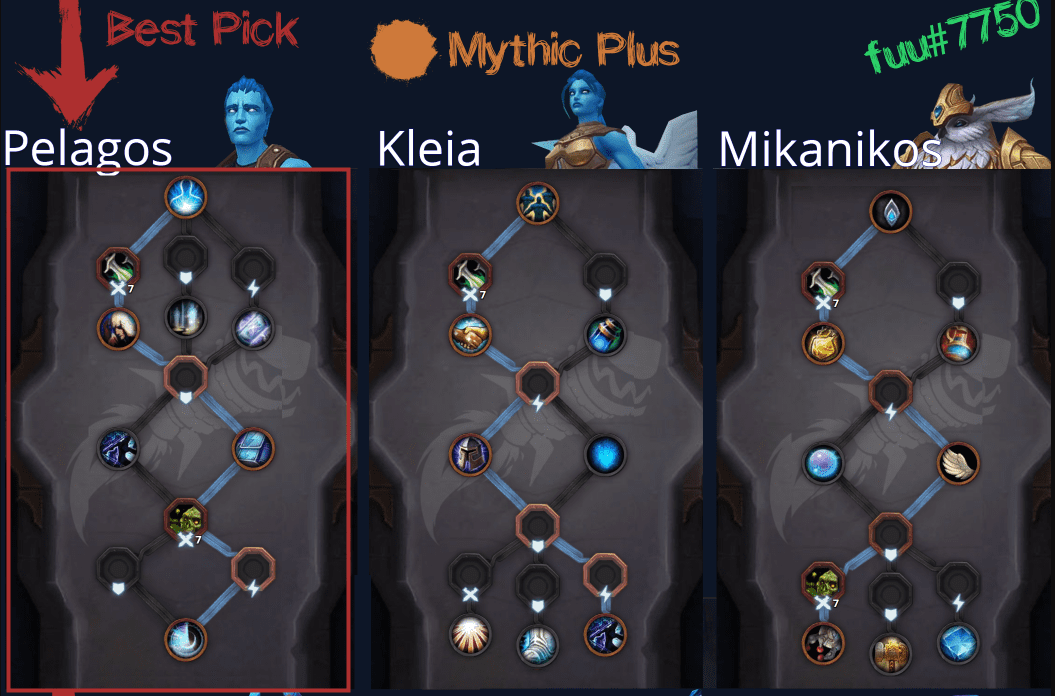Viewport: 1055px width, 696px height.
Task: Activate the green ghoul conduit in Pelagos's tree
Action: pyautogui.click(x=185, y=517)
